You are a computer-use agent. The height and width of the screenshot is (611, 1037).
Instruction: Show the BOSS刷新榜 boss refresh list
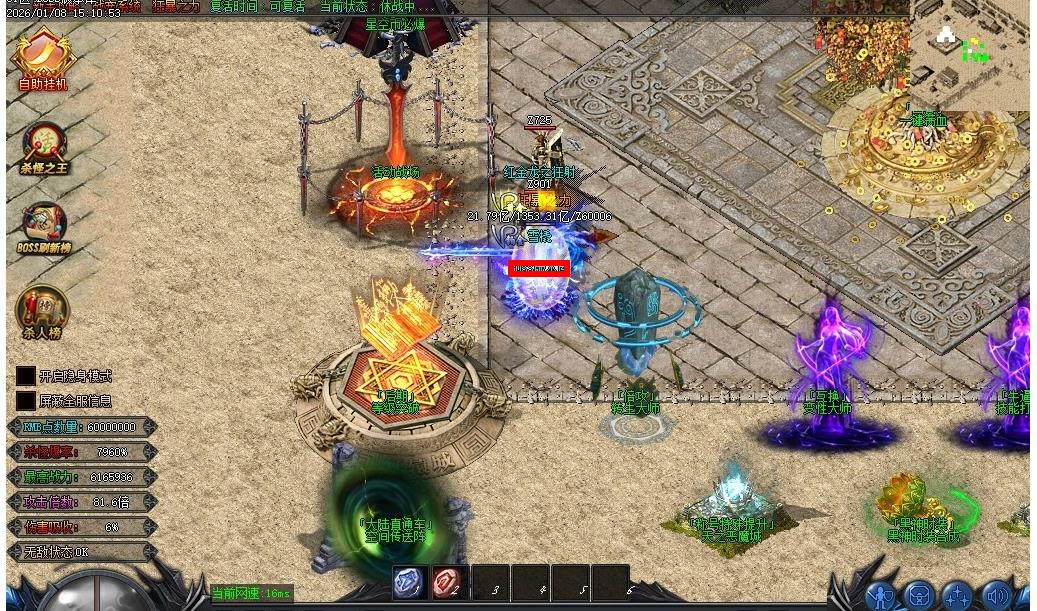pyautogui.click(x=43, y=227)
